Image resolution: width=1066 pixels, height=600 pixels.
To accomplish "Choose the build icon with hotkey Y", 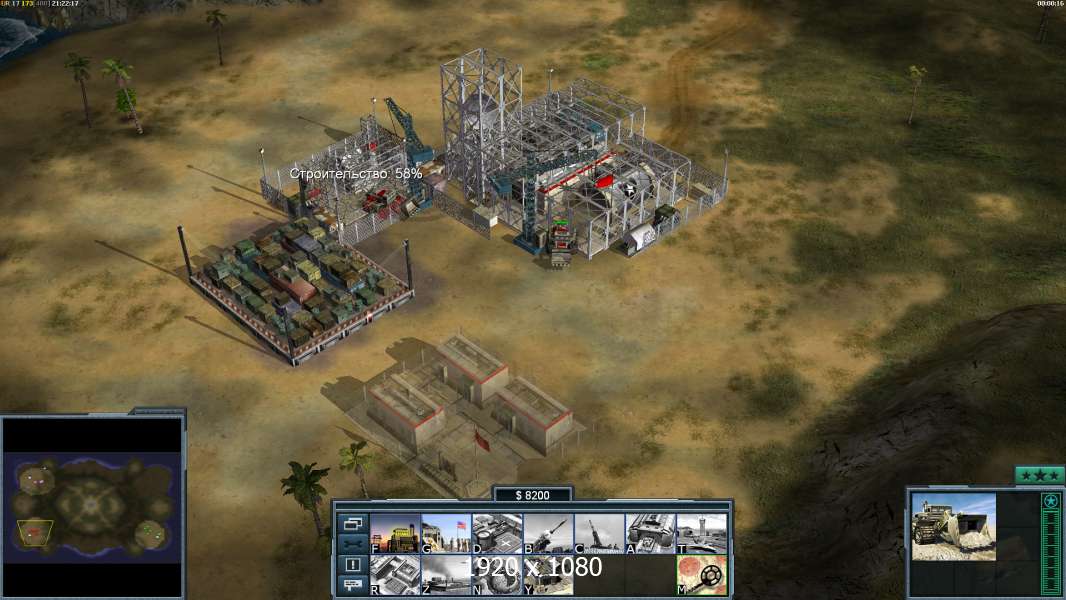I will pyautogui.click(x=548, y=575).
